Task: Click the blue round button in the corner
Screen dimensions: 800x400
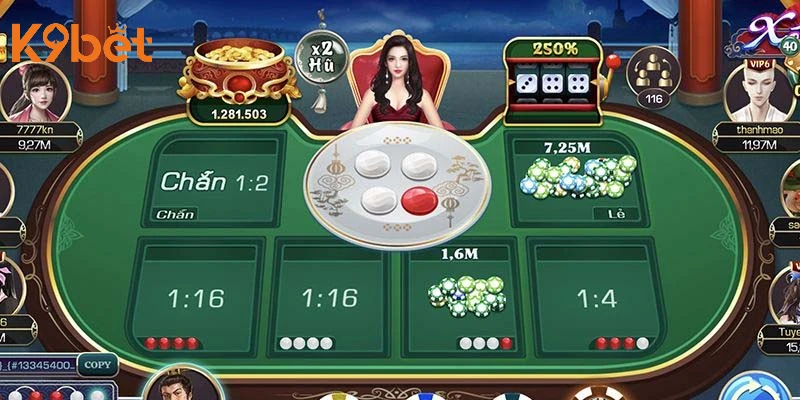Action: point(758,388)
